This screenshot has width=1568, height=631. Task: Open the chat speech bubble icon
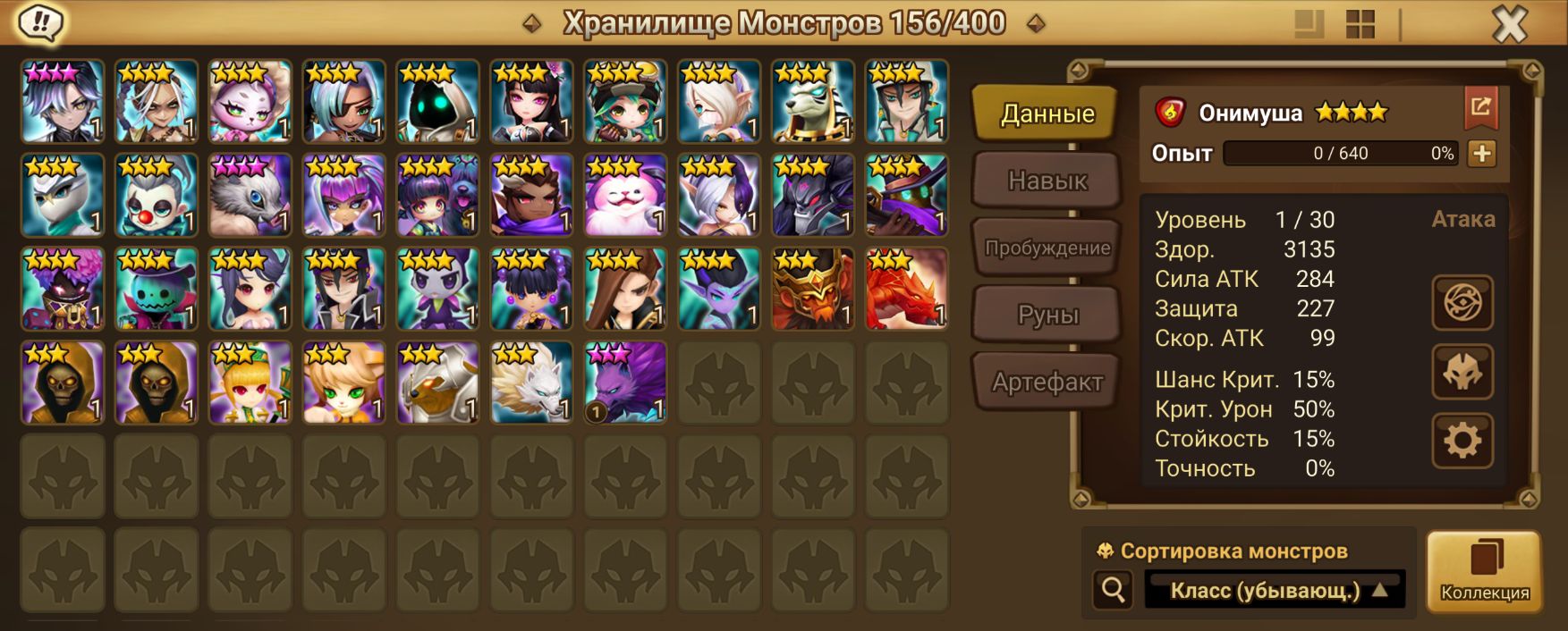[x=39, y=22]
